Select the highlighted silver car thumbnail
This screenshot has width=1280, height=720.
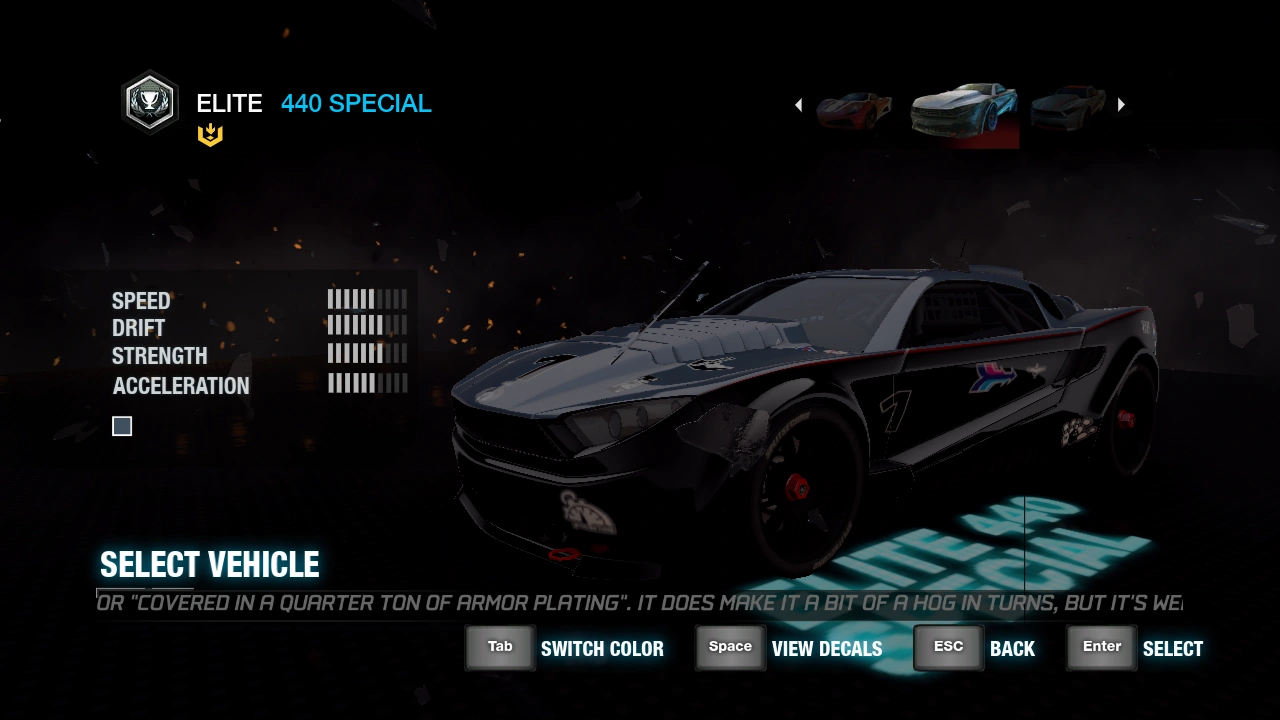[x=964, y=108]
